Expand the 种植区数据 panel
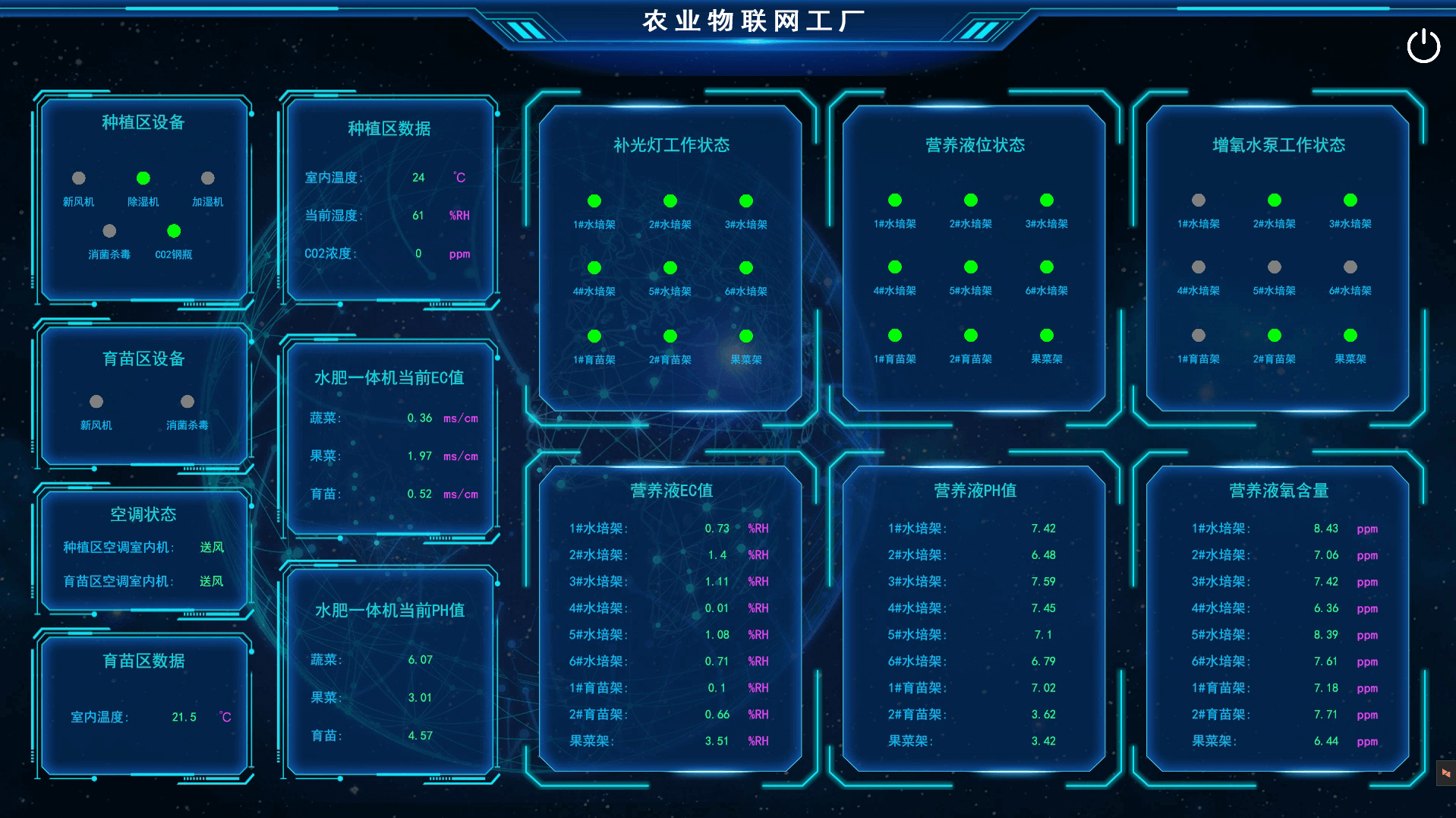Screen dimensions: 1456x818 pyautogui.click(x=390, y=129)
